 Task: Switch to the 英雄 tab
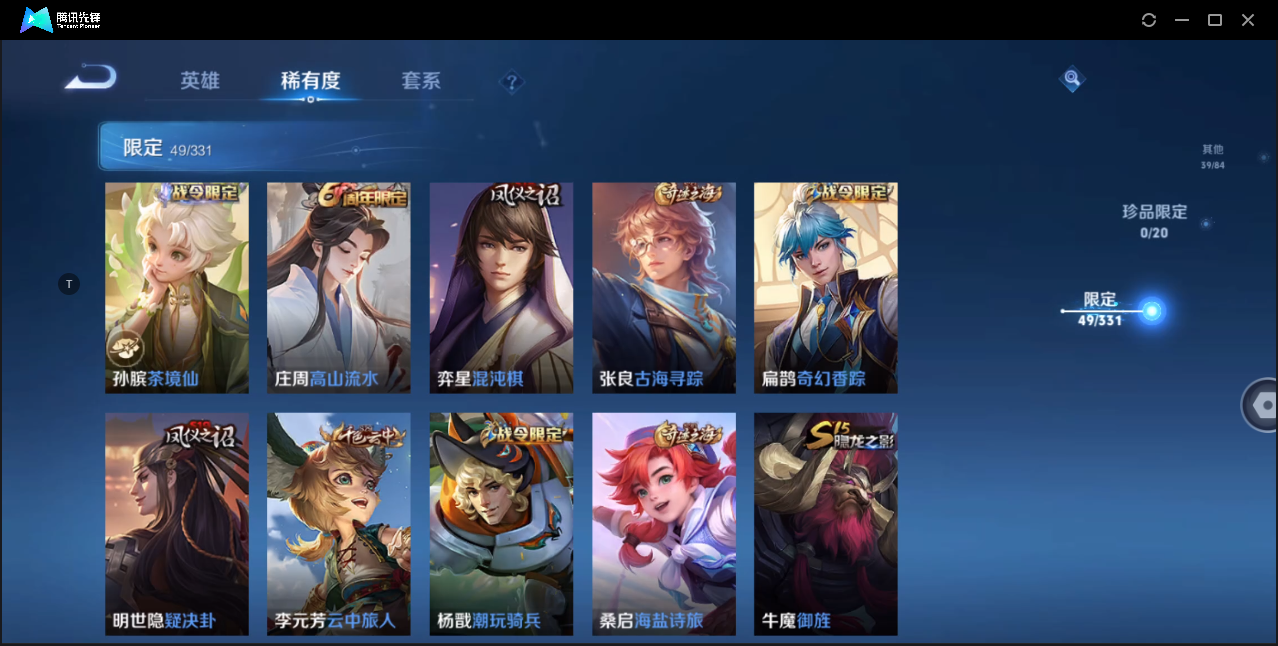(x=200, y=81)
